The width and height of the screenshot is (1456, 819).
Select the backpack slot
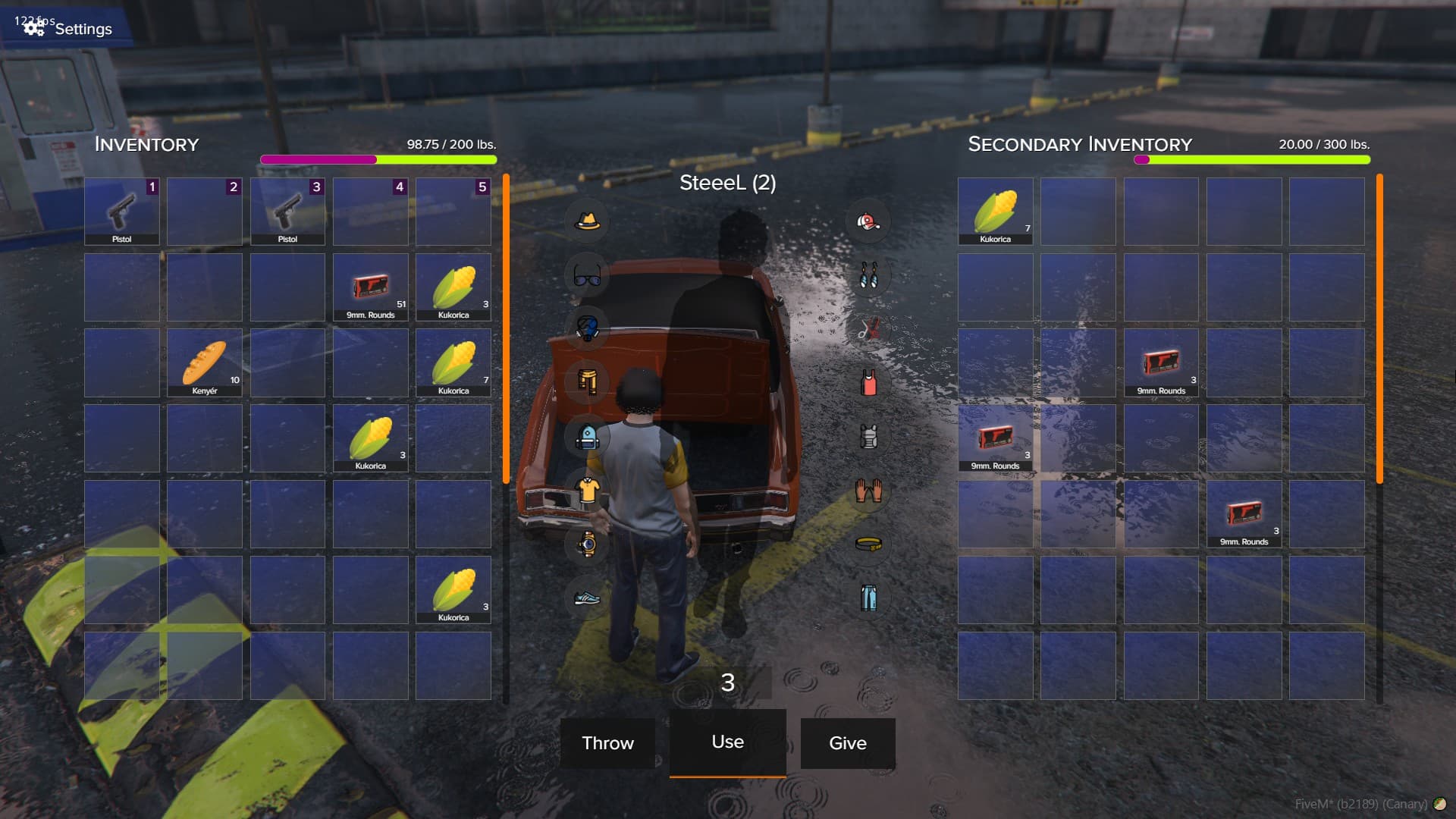coord(587,438)
